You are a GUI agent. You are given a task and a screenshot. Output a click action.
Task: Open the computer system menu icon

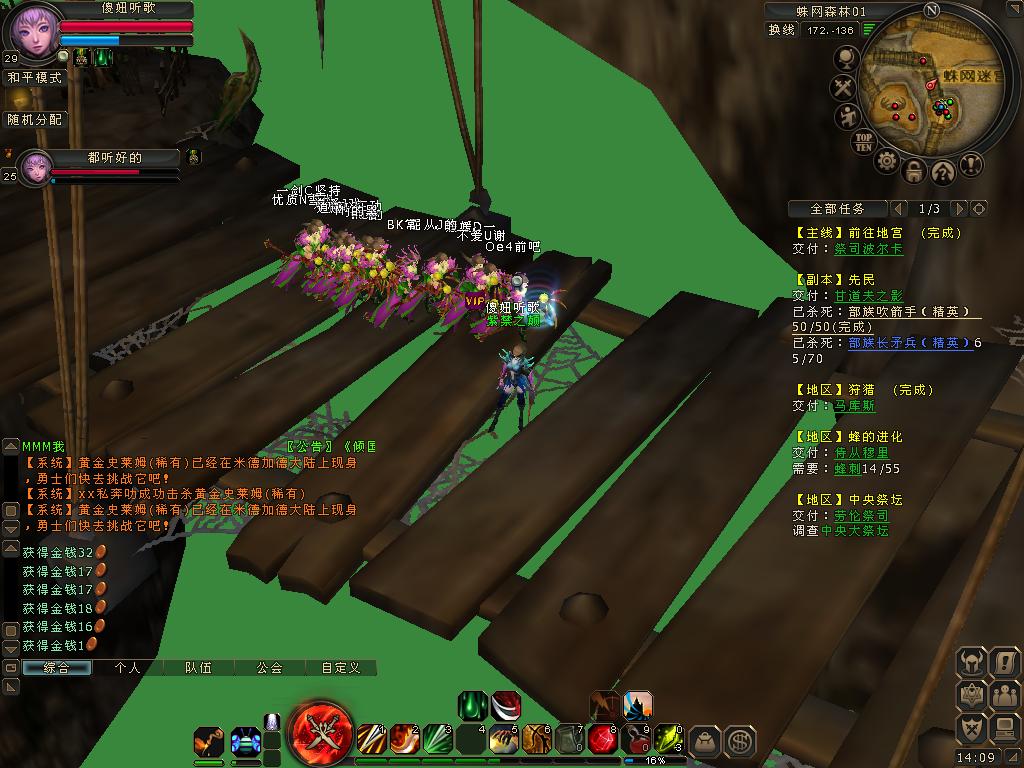1004,728
